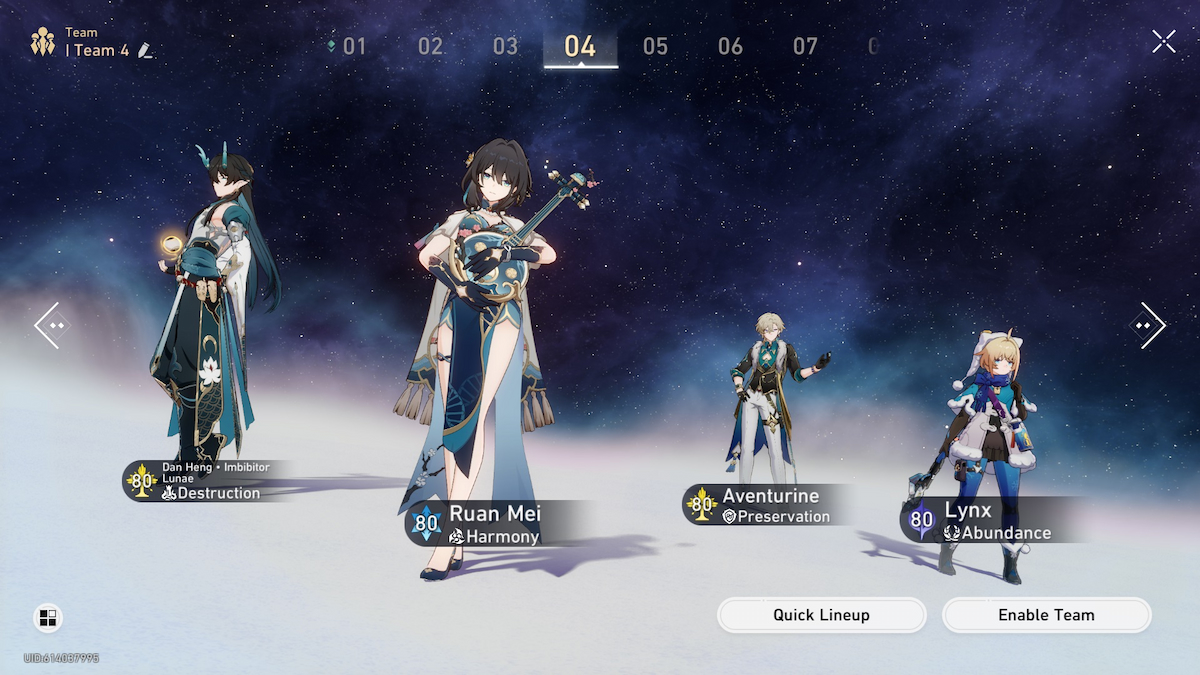Select team tab 05

655,46
